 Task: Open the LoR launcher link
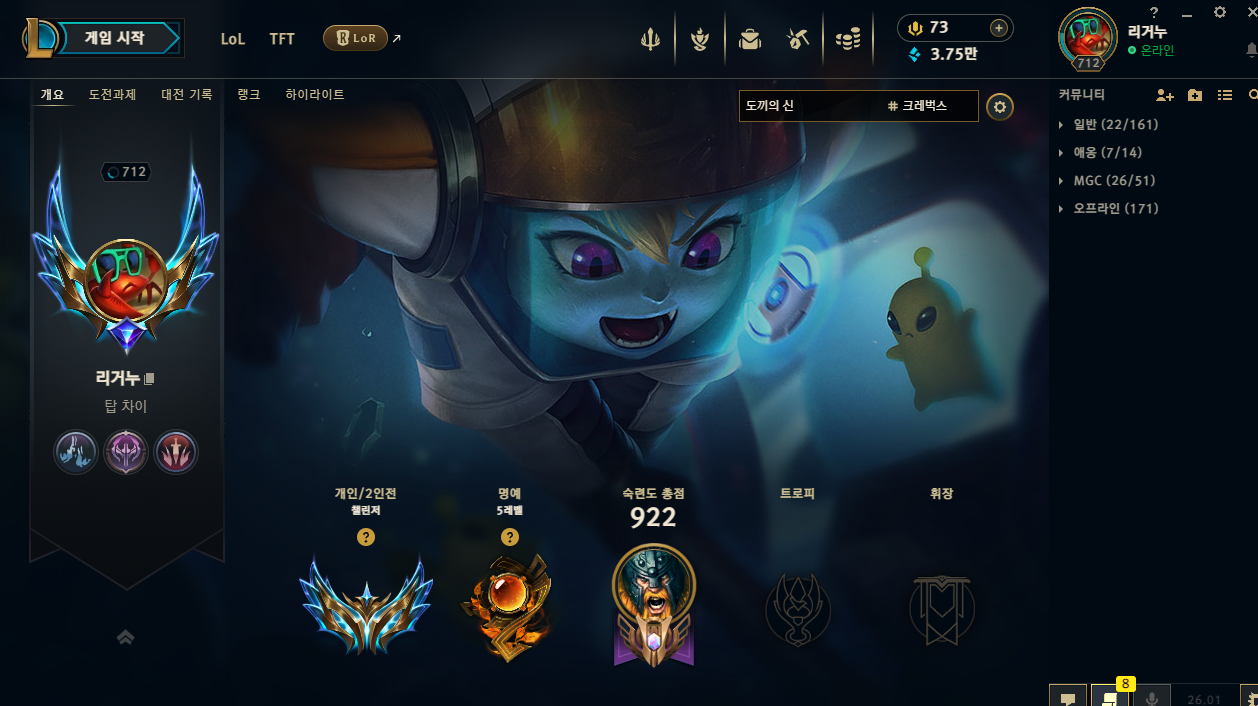[x=356, y=38]
